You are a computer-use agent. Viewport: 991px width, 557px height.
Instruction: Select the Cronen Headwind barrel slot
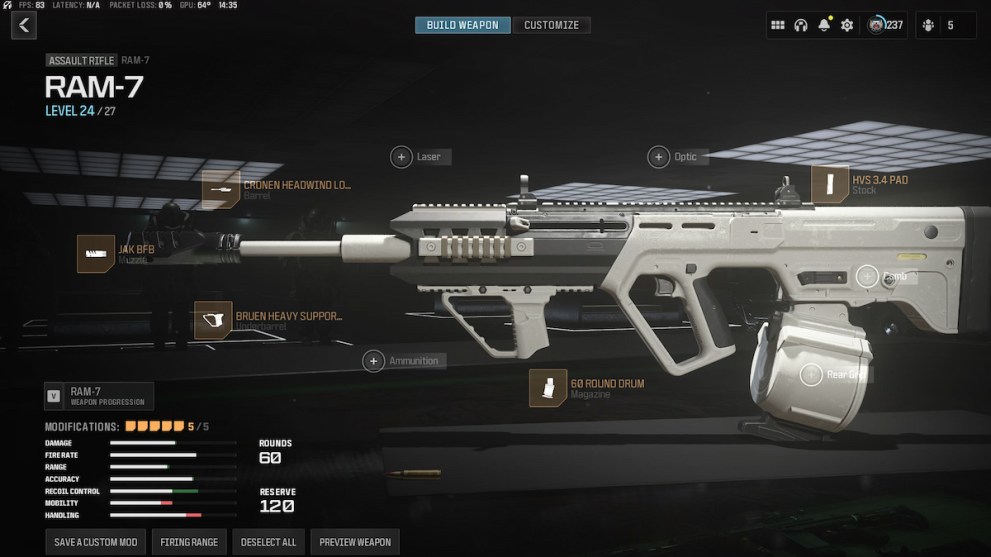(x=221, y=189)
